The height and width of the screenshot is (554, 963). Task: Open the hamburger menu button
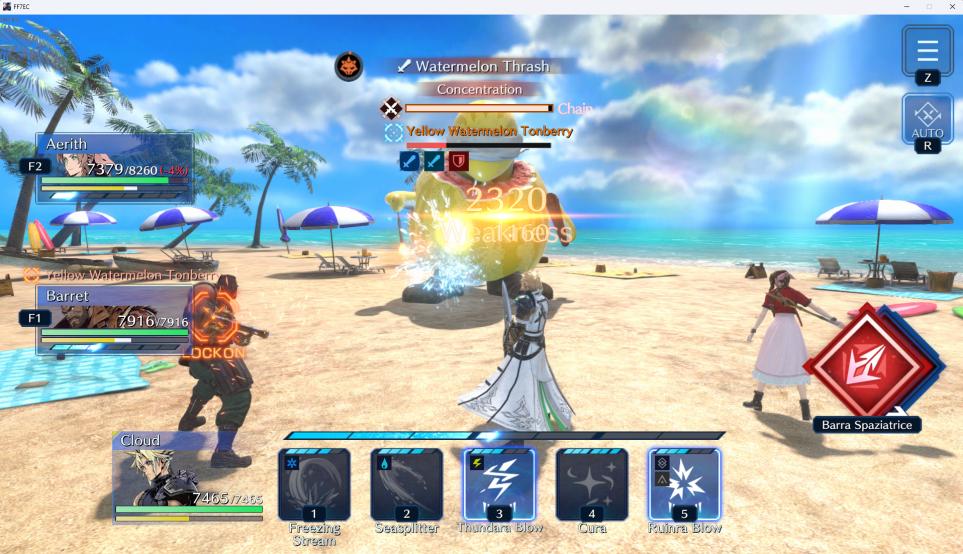927,50
